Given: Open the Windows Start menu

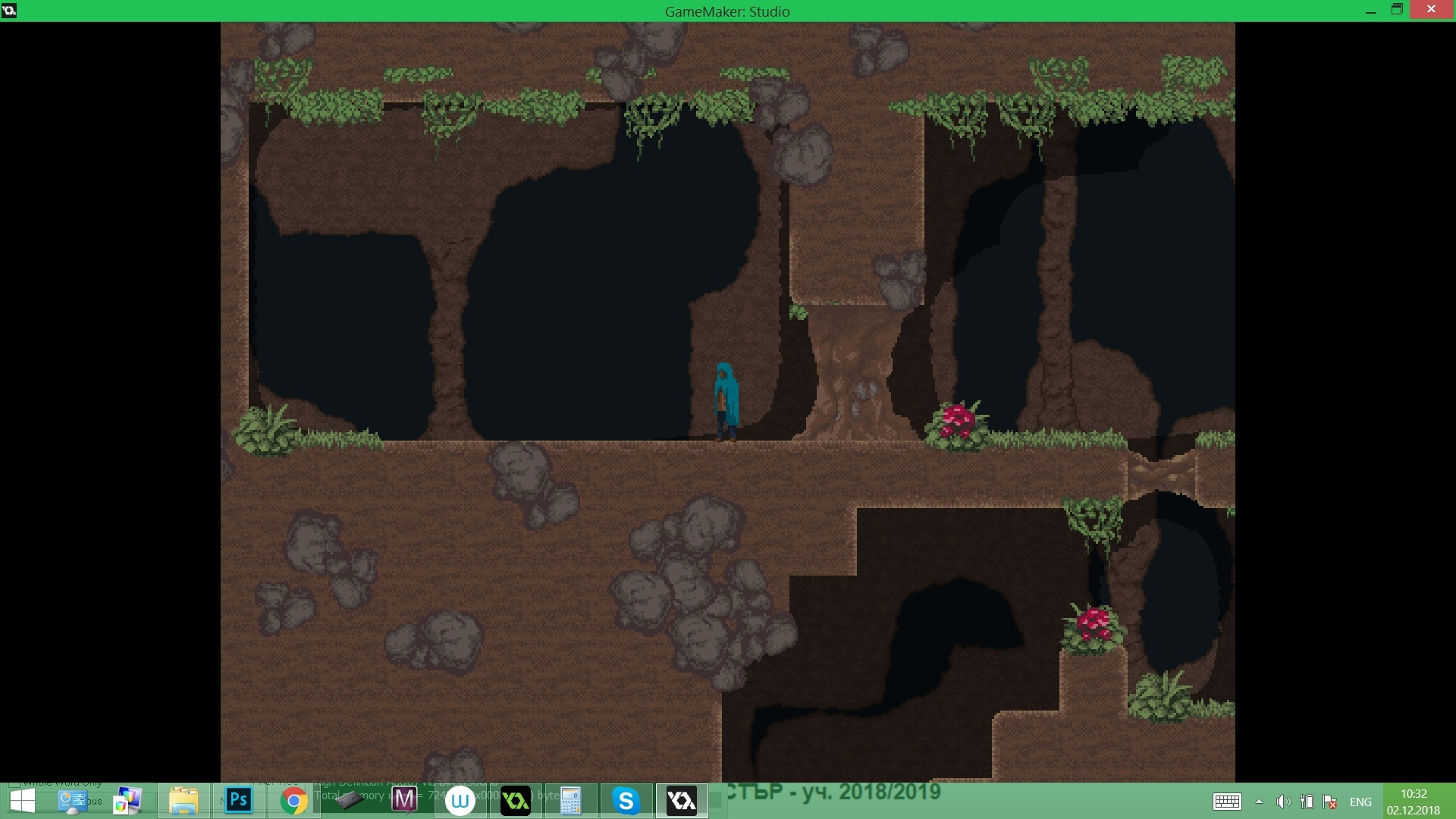Looking at the screenshot, I should [x=23, y=800].
